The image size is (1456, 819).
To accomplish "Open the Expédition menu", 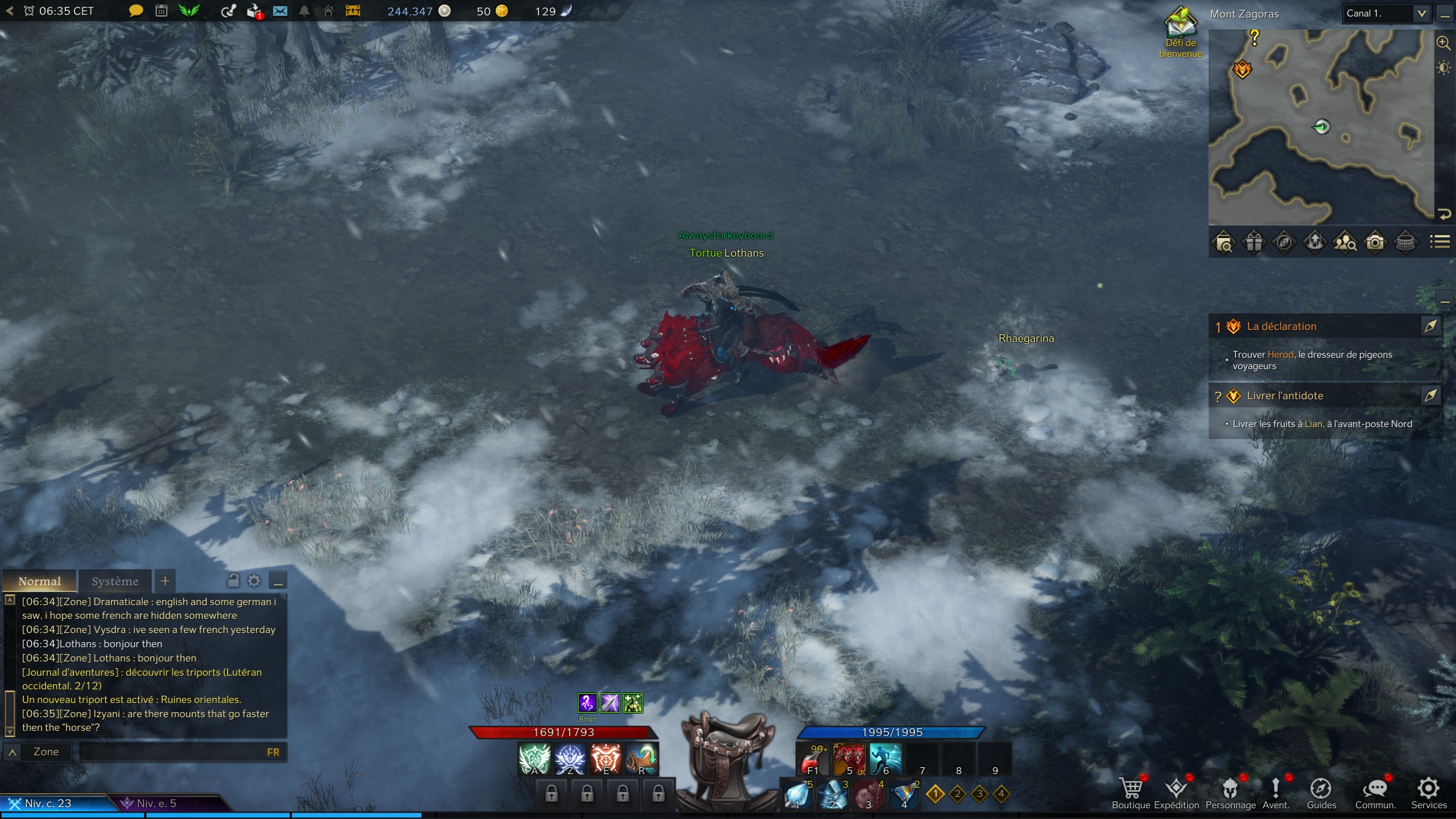I will click(1176, 792).
